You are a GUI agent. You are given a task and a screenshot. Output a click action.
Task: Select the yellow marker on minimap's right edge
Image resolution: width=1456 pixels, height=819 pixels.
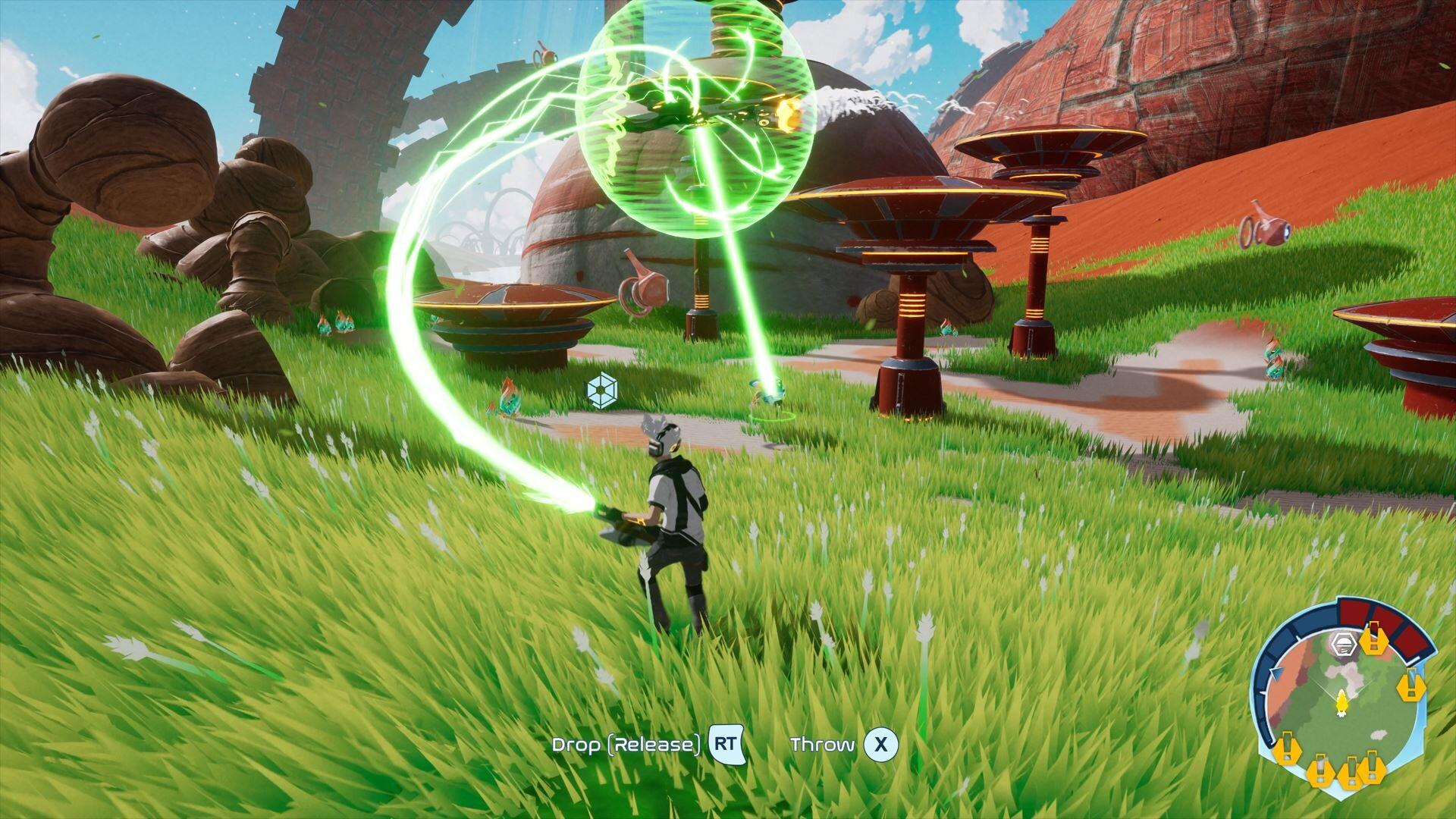tap(1412, 687)
